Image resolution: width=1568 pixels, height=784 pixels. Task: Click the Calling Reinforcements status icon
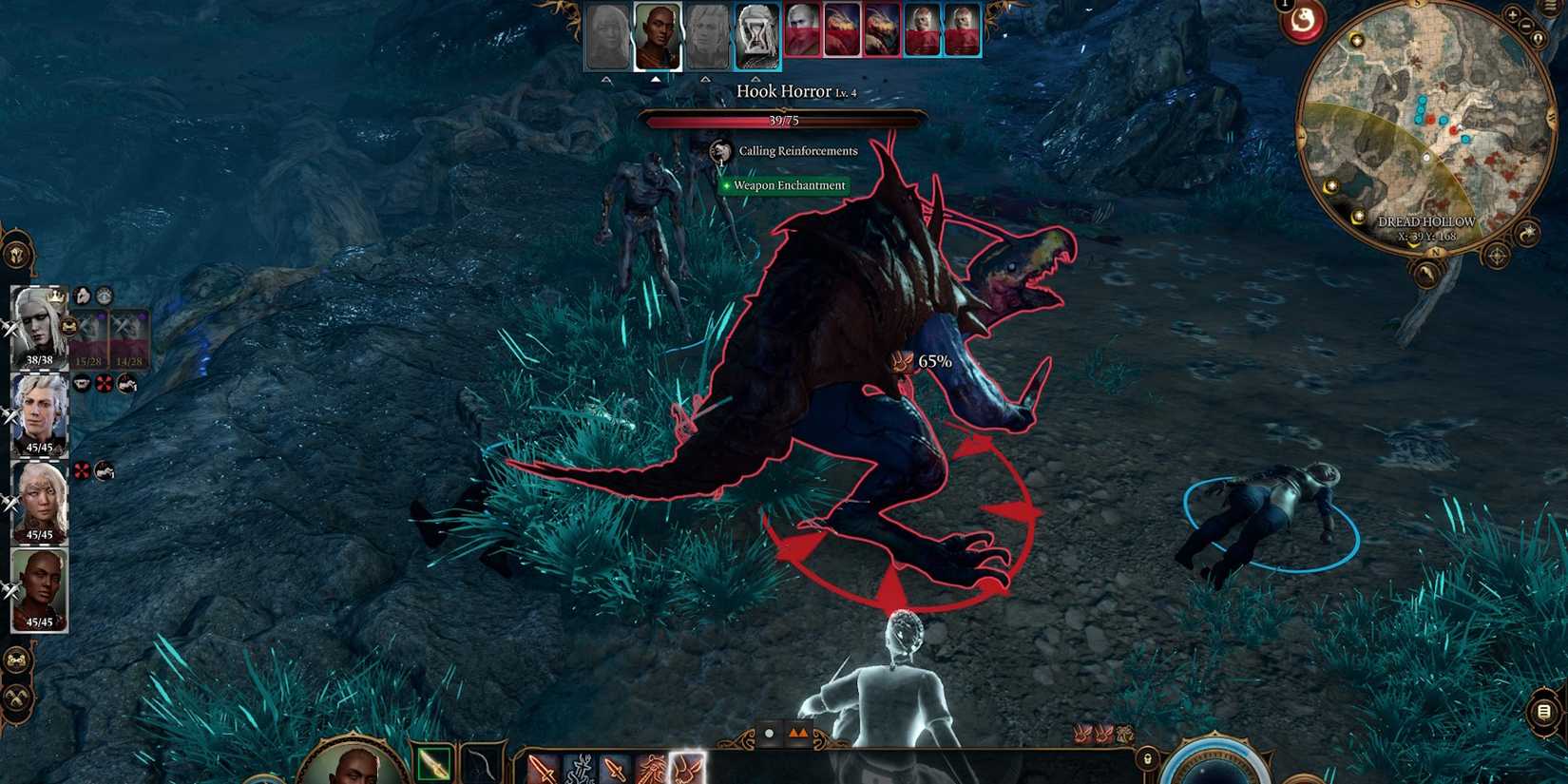tap(719, 150)
